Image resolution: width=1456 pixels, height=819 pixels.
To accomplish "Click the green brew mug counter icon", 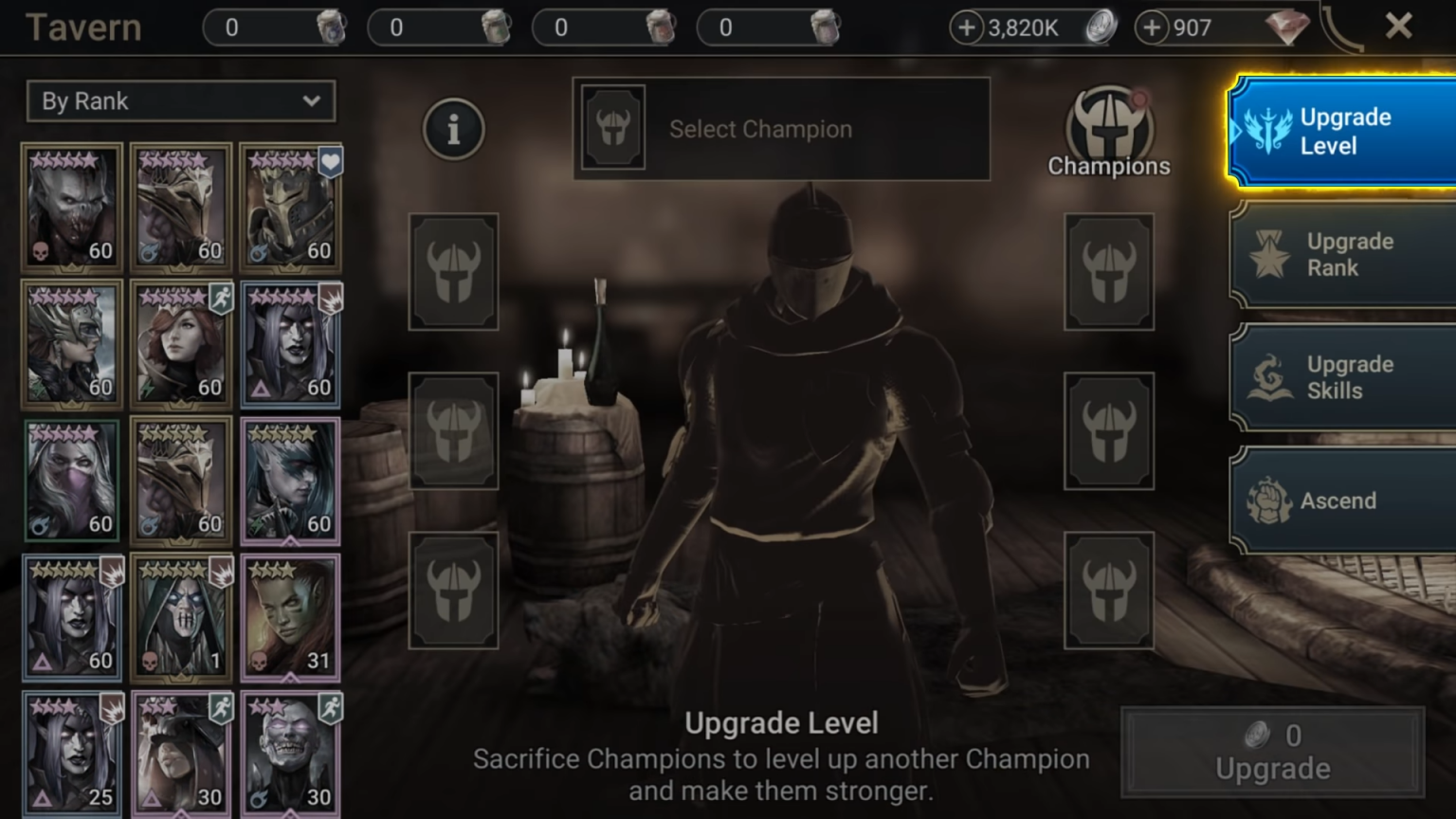I will pos(494,27).
